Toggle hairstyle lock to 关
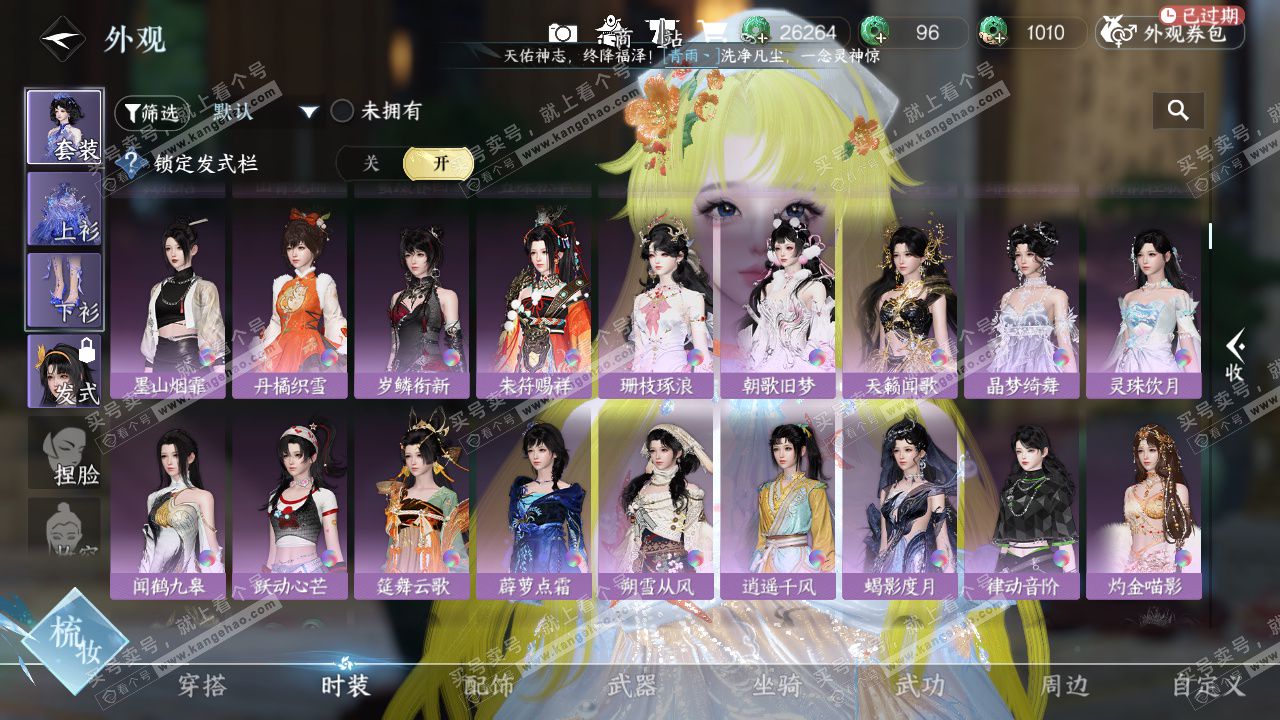1280x720 pixels. tap(371, 163)
